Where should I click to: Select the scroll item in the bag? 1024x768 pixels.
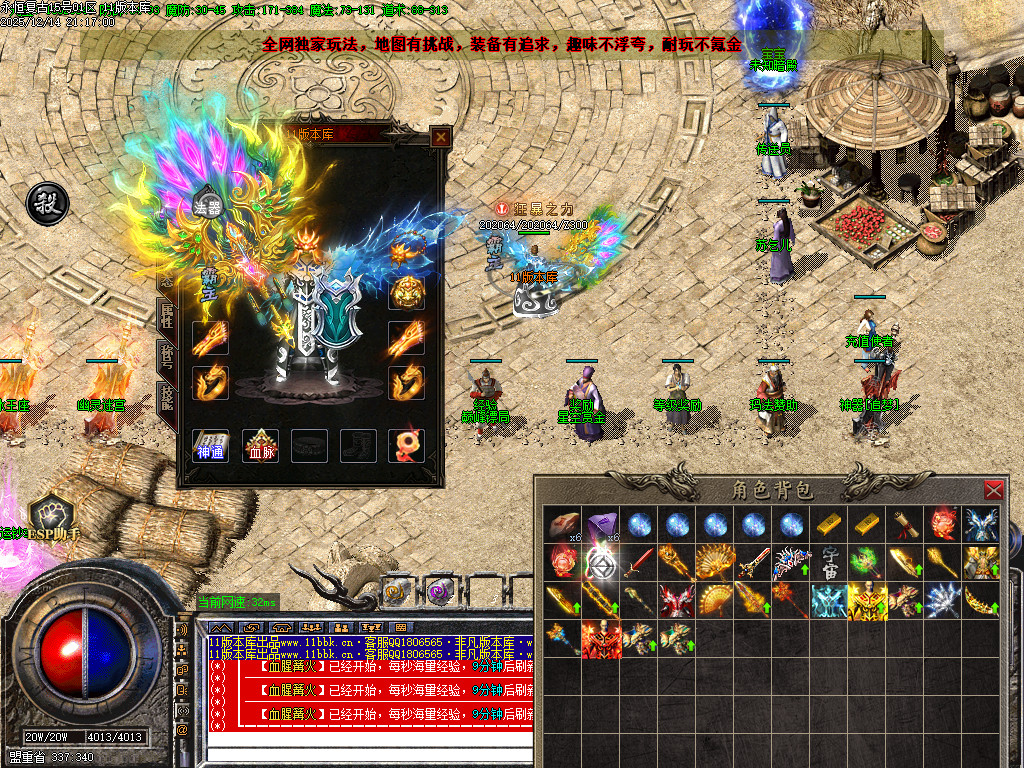pos(905,525)
